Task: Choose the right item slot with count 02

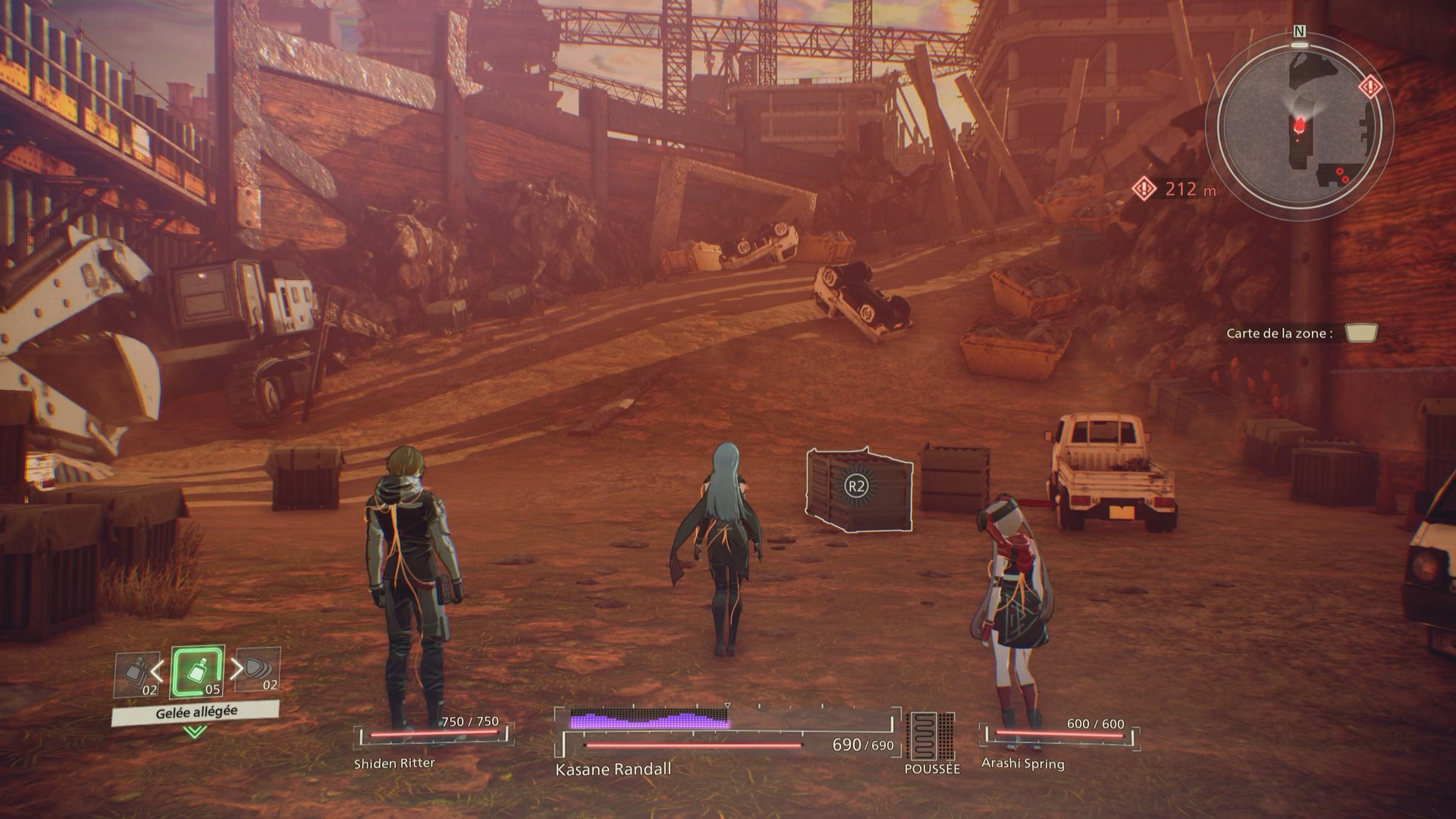Action: point(258,670)
